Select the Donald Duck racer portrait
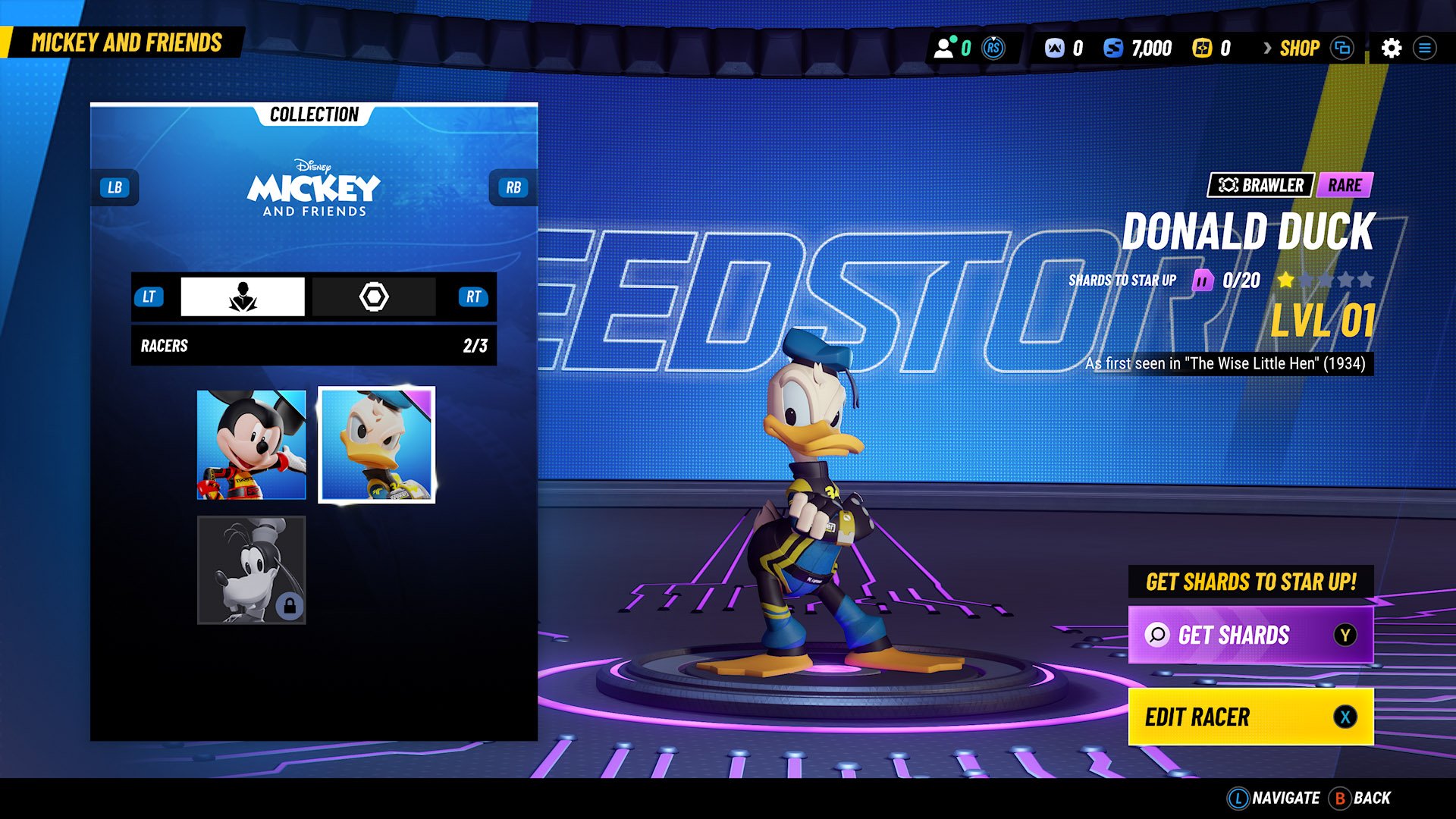Image resolution: width=1456 pixels, height=819 pixels. pos(377,445)
